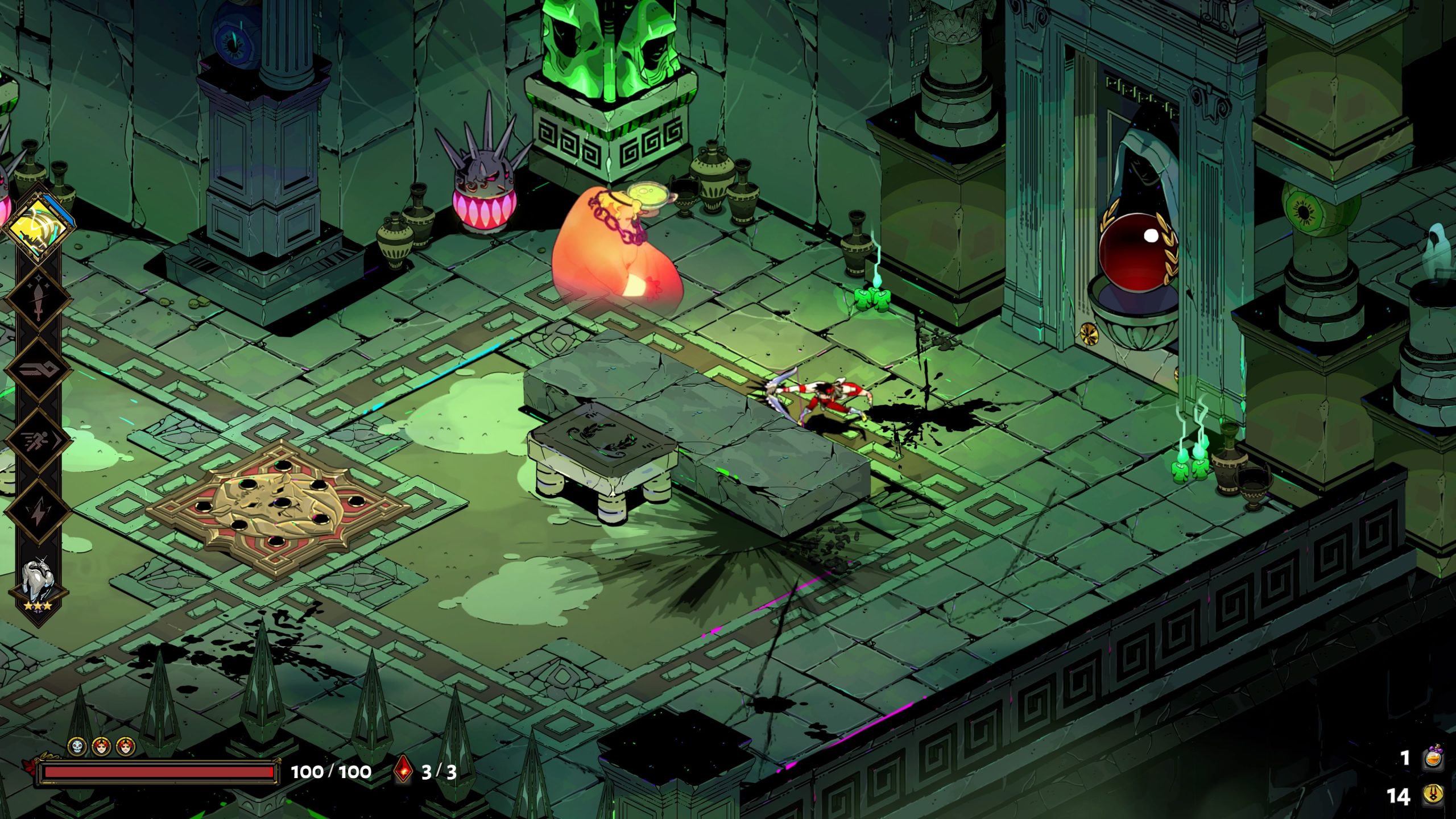Click the second red-haired Death Defiance portrait

(x=125, y=746)
